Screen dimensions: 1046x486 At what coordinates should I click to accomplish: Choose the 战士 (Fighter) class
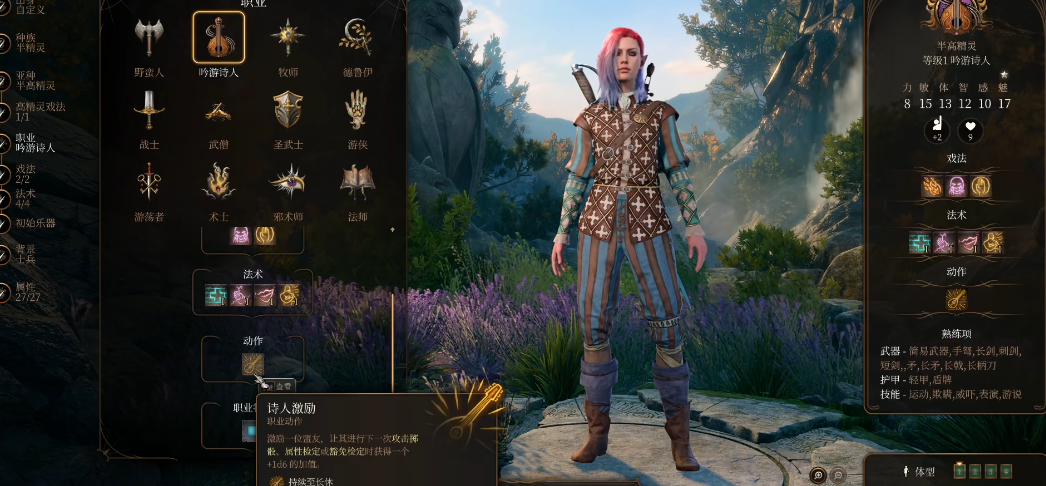[150, 110]
